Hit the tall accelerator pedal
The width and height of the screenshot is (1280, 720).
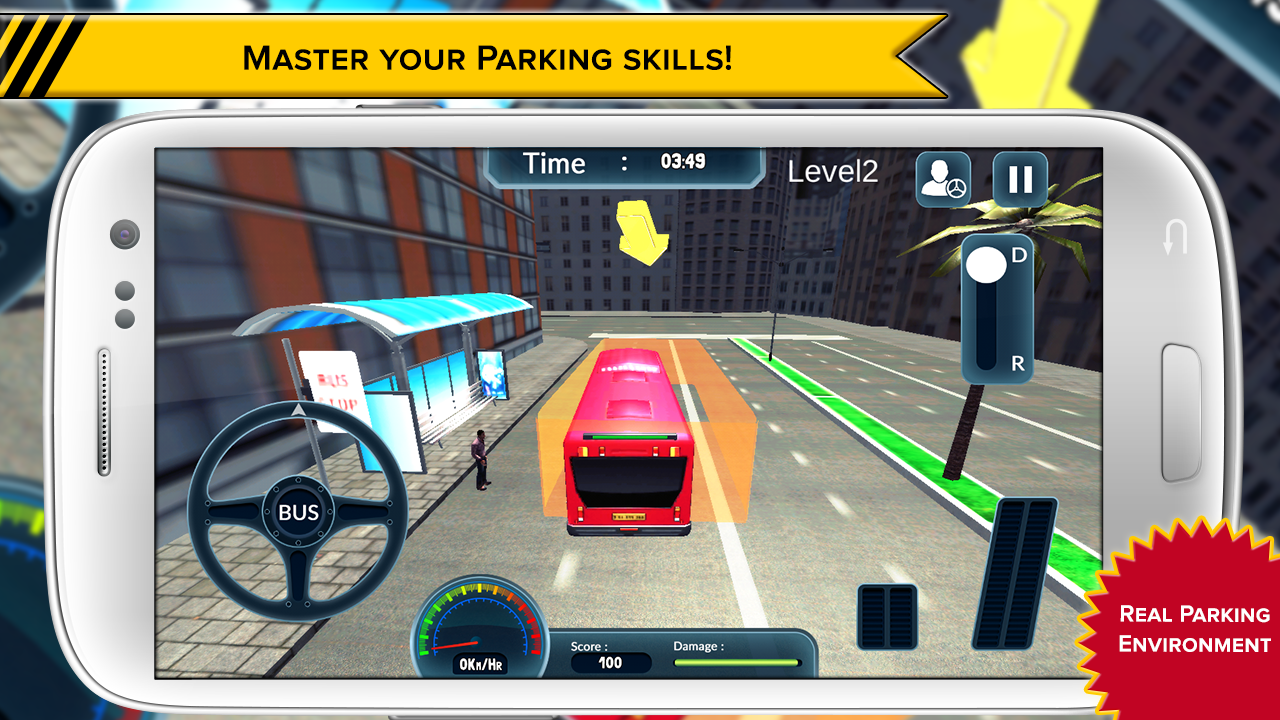tap(1015, 573)
